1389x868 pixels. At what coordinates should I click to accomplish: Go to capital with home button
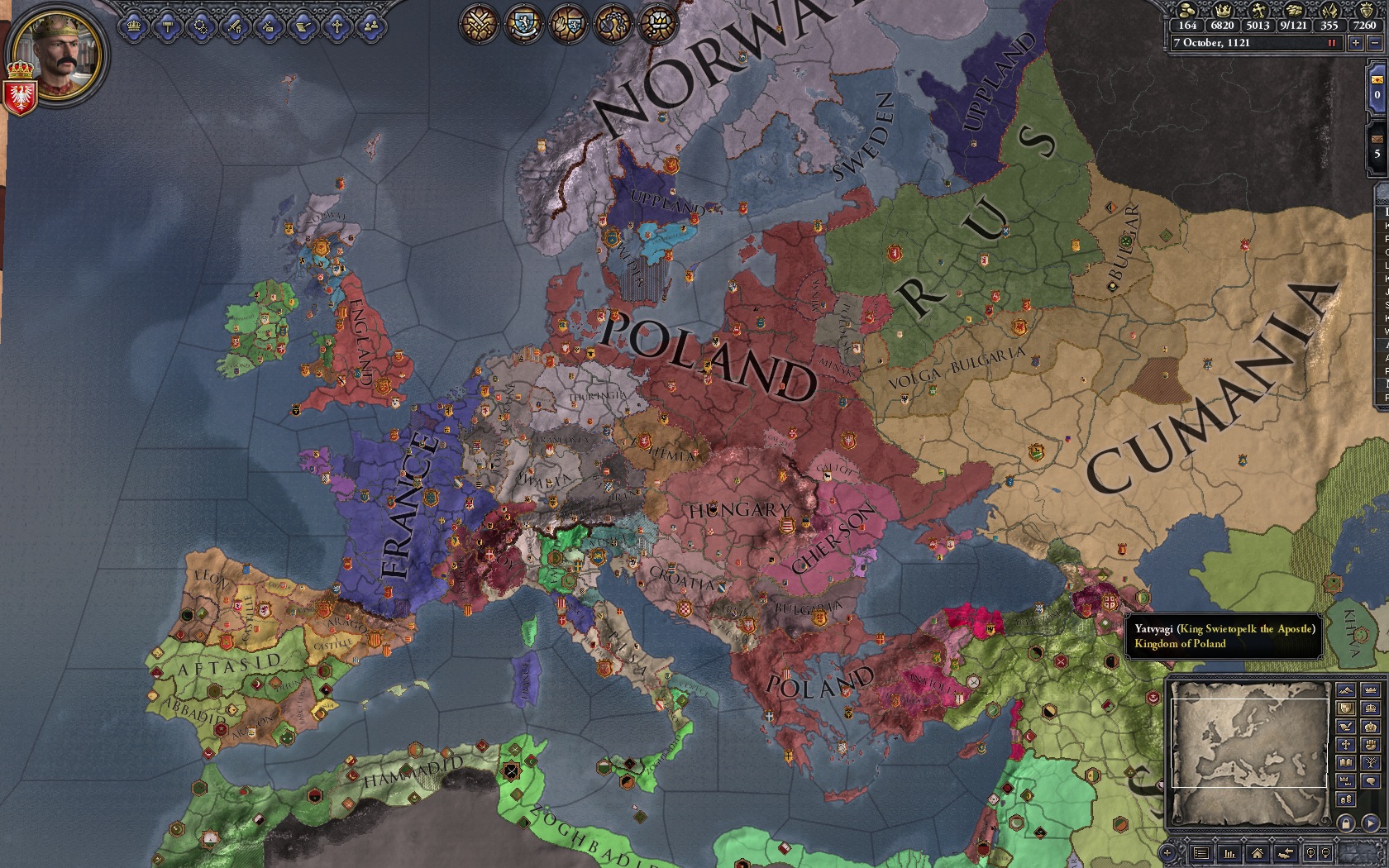point(1257,853)
